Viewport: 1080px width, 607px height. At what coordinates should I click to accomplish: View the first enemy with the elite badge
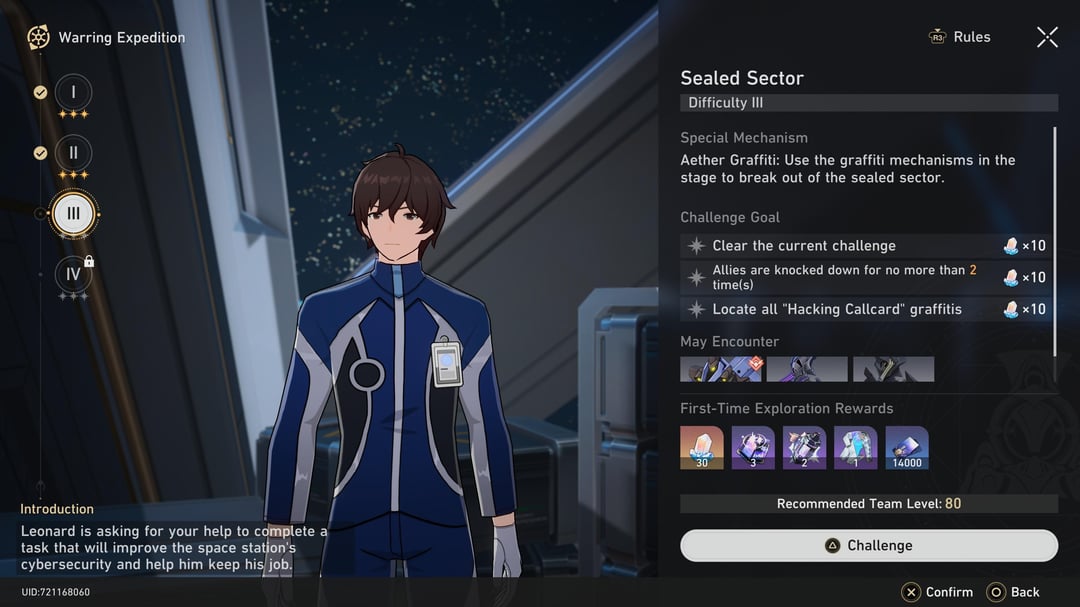pos(721,369)
